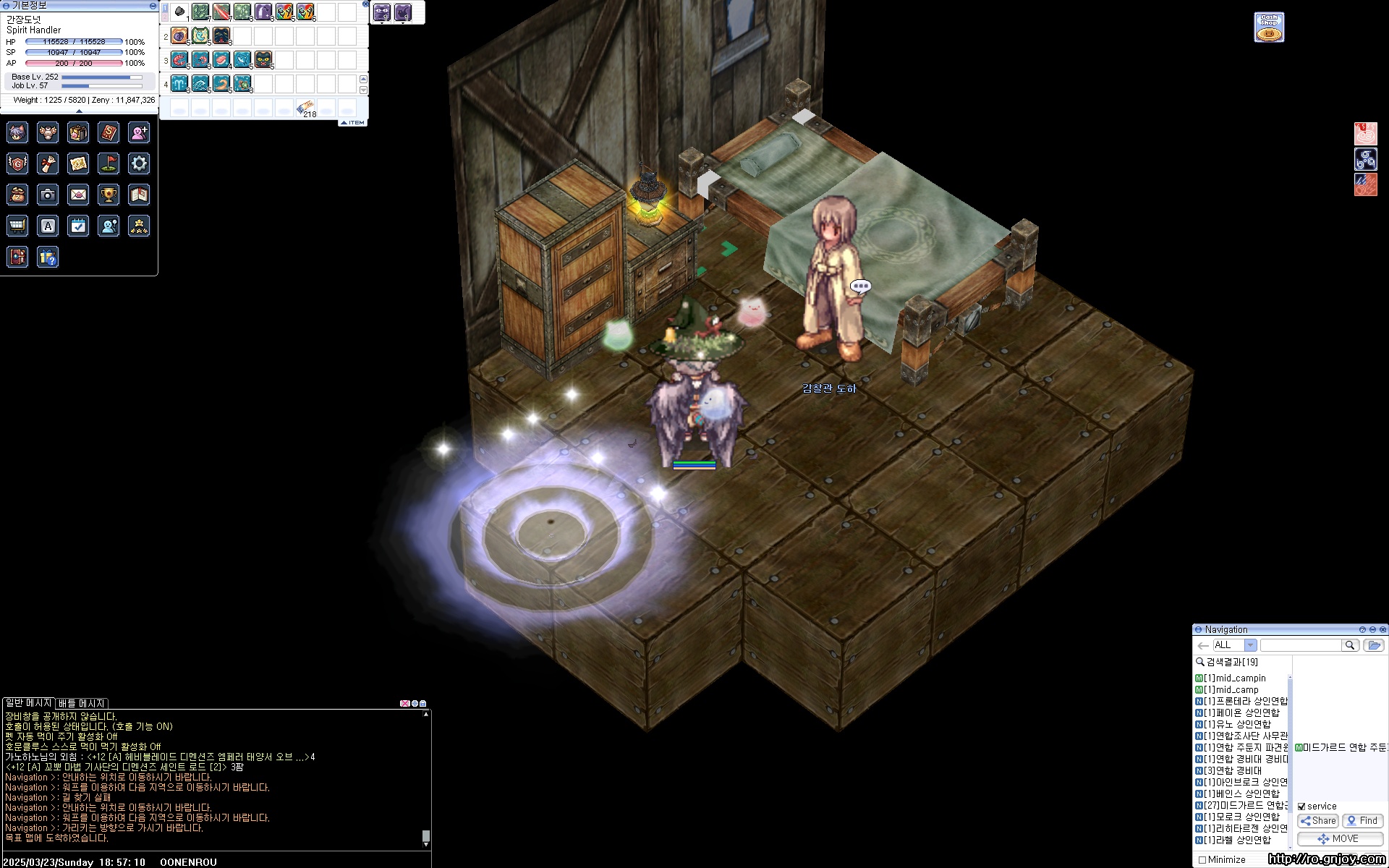This screenshot has width=1389, height=868.
Task: Open the mail envelope icon
Action: (x=78, y=195)
